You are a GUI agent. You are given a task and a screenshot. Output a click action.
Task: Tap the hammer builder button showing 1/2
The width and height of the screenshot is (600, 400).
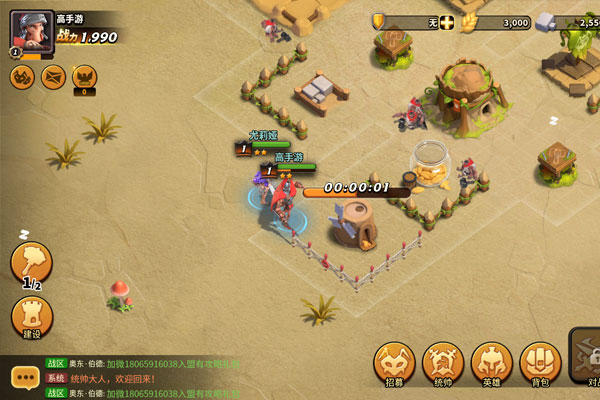(x=31, y=264)
